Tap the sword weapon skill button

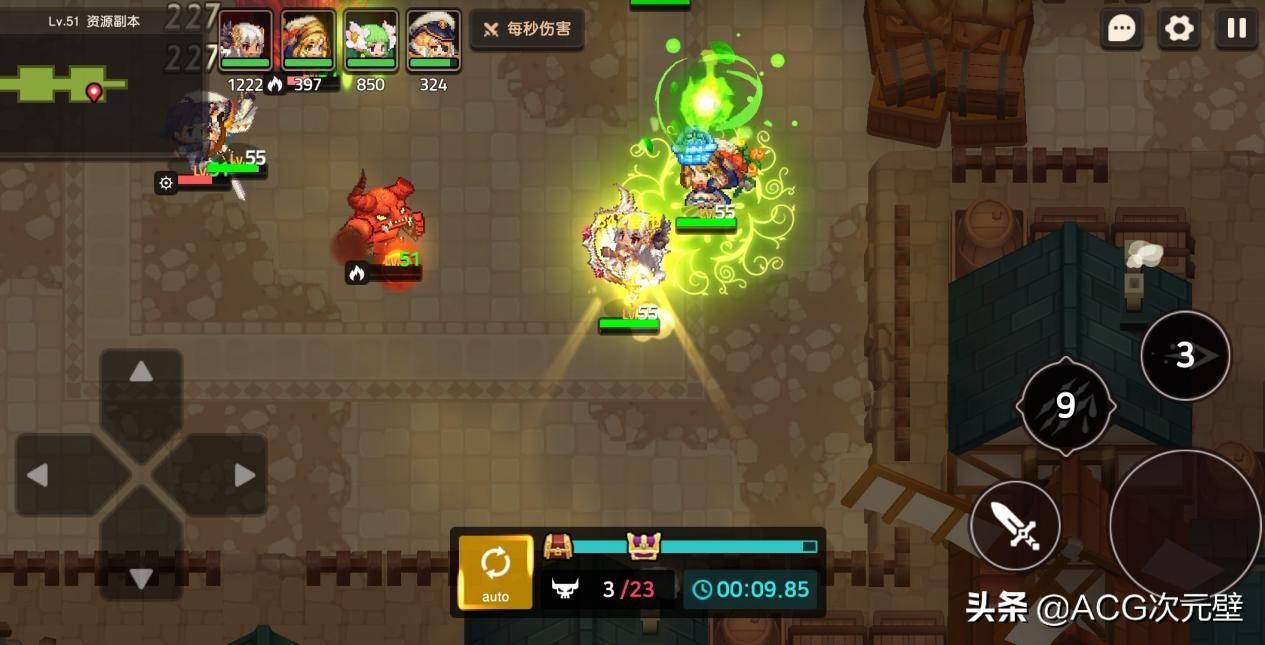[1015, 525]
